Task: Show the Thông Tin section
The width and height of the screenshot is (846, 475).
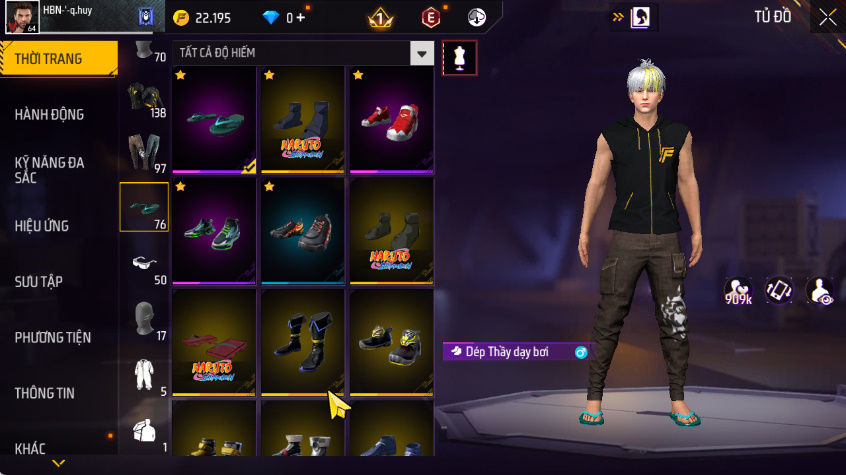Action: [x=45, y=393]
